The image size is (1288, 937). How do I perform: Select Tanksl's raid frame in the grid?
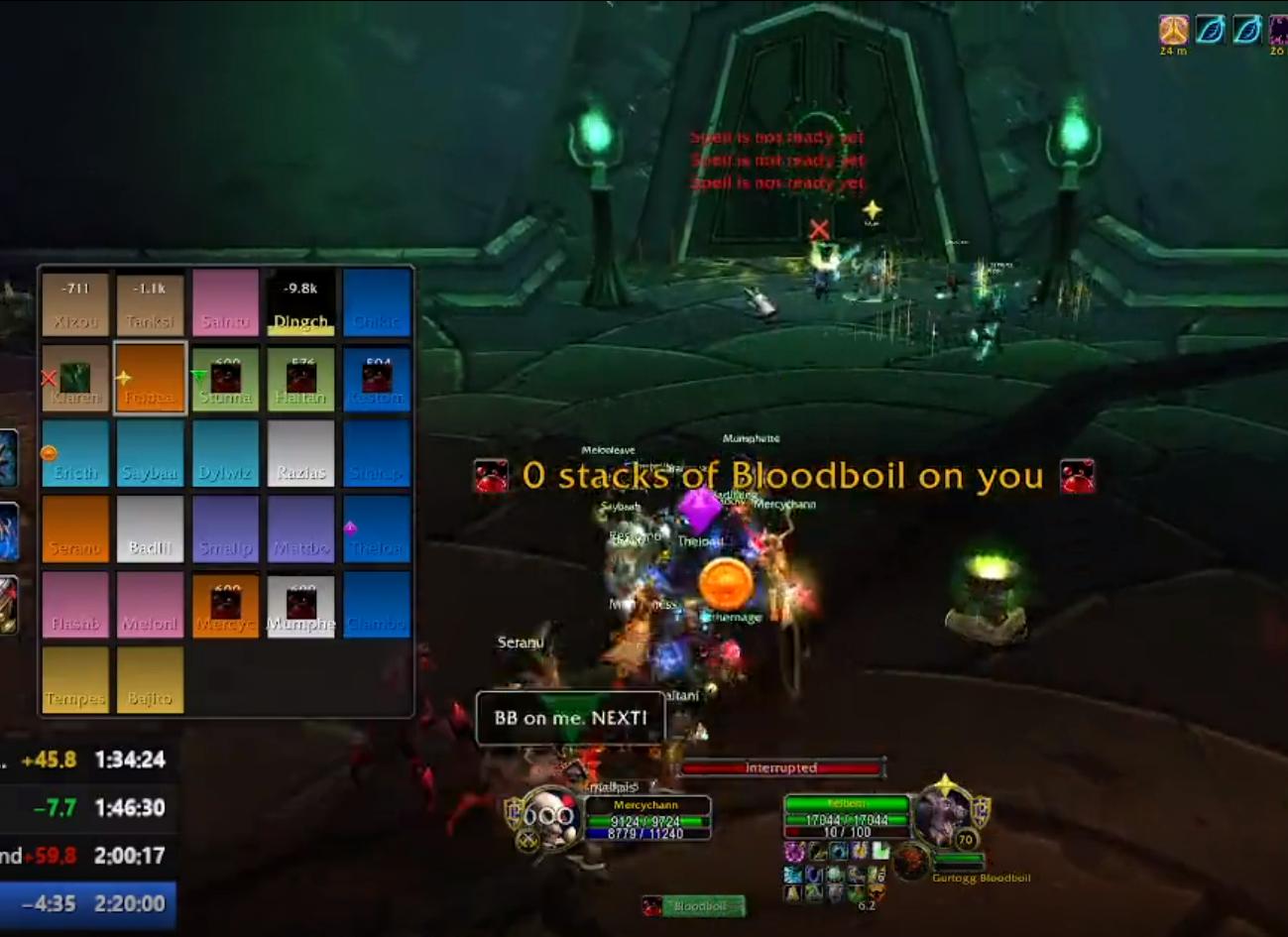pos(150,302)
